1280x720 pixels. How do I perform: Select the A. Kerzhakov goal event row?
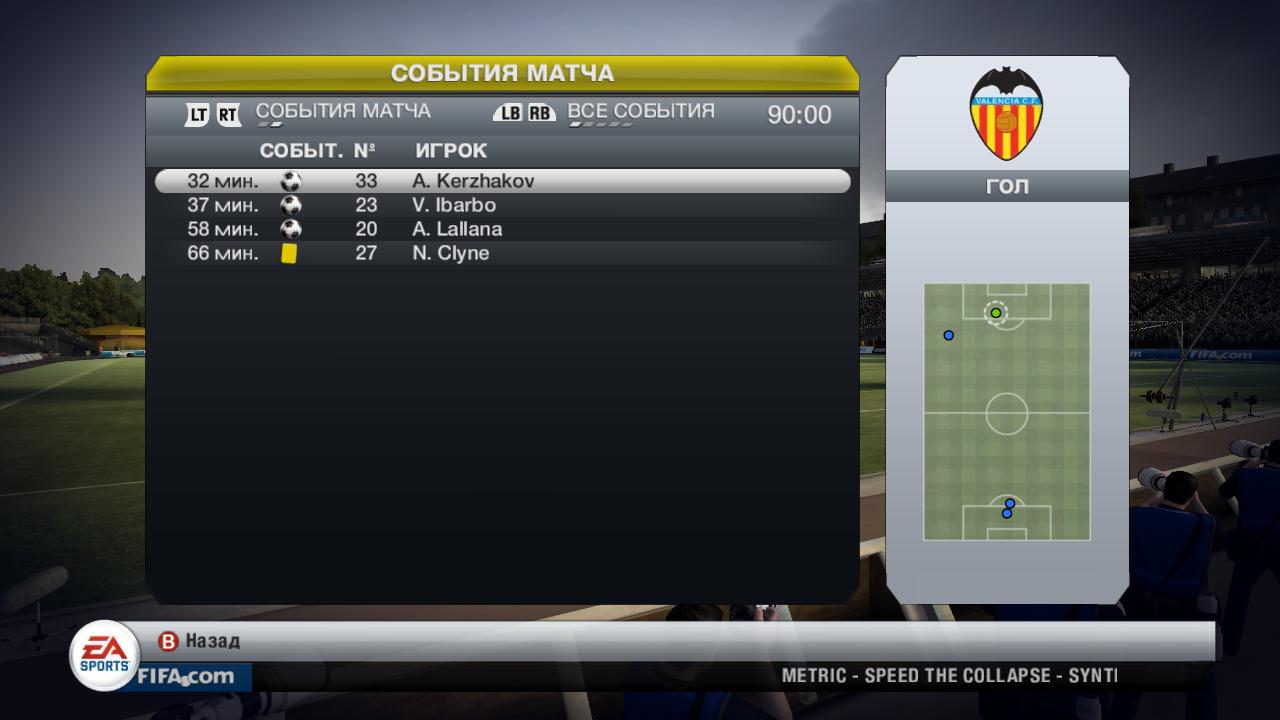pyautogui.click(x=502, y=181)
